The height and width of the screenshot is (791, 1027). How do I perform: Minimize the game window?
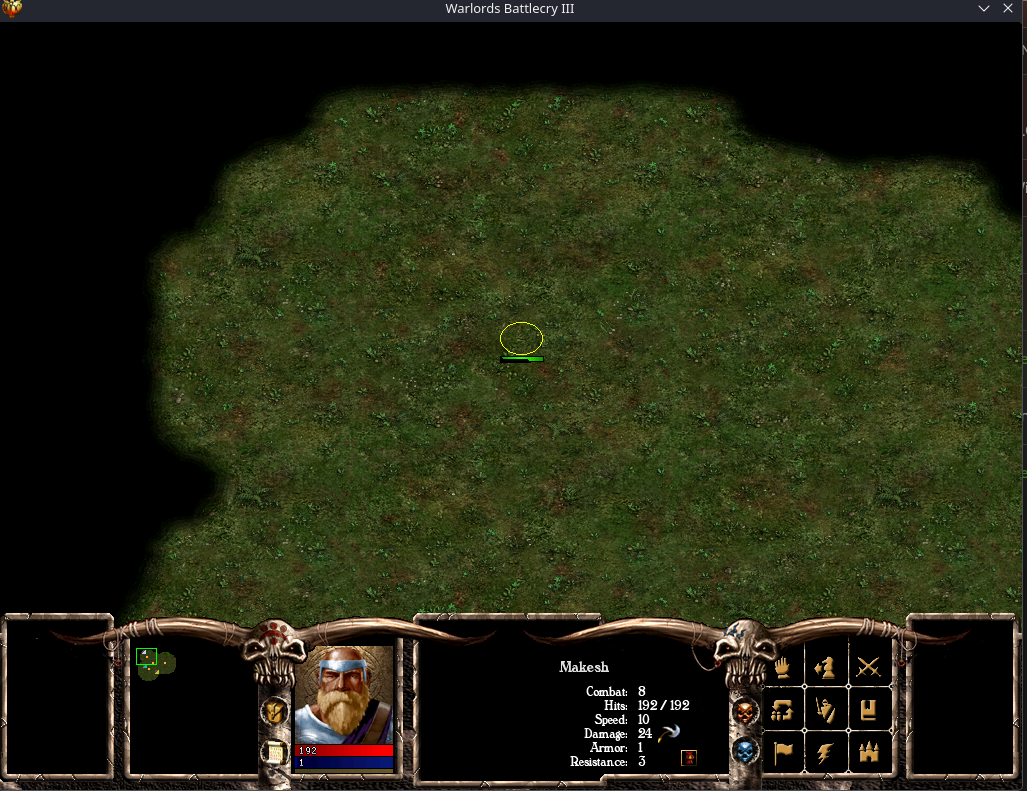pyautogui.click(x=986, y=9)
